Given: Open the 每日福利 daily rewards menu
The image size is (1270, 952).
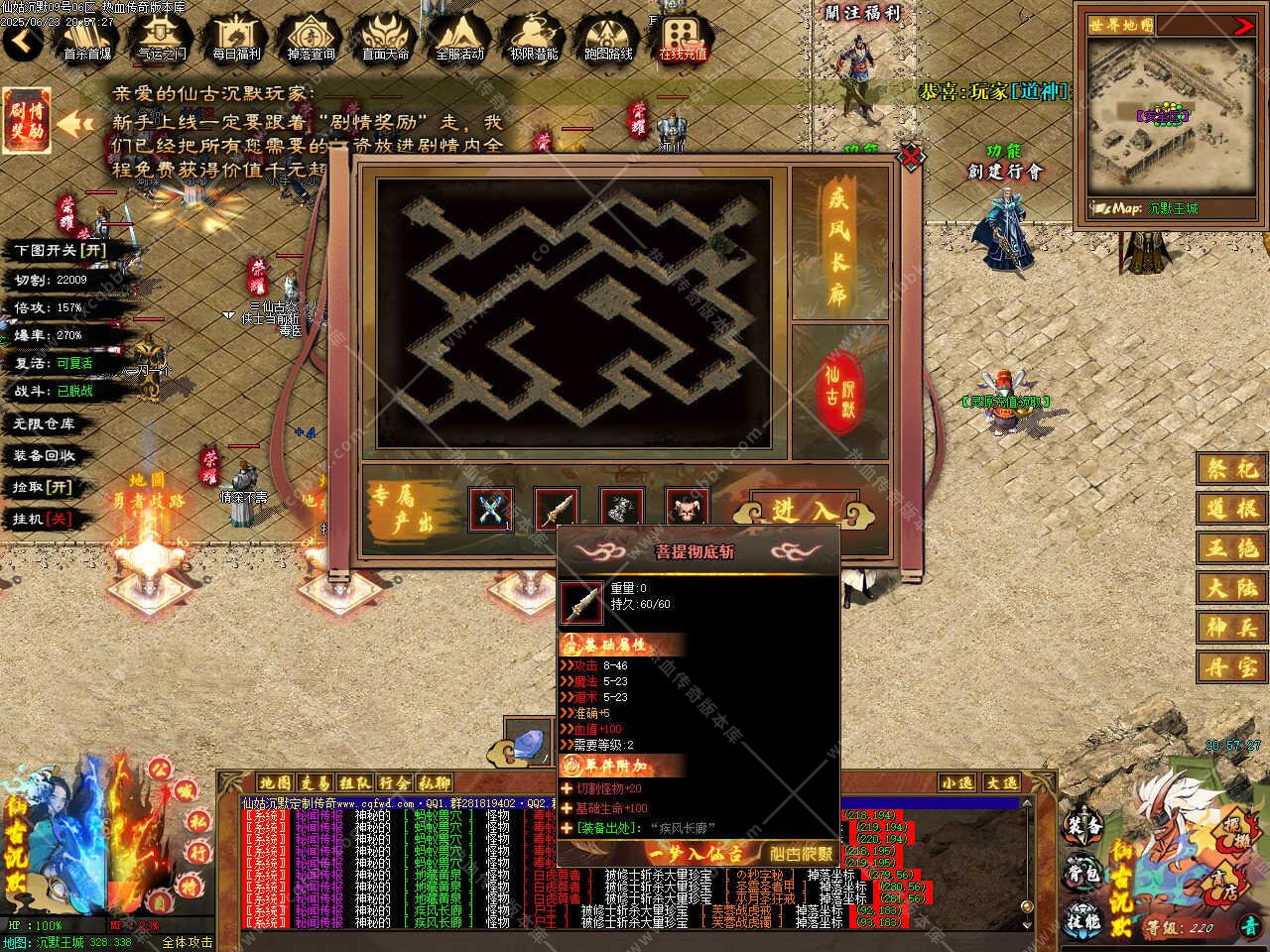Looking at the screenshot, I should (236, 38).
